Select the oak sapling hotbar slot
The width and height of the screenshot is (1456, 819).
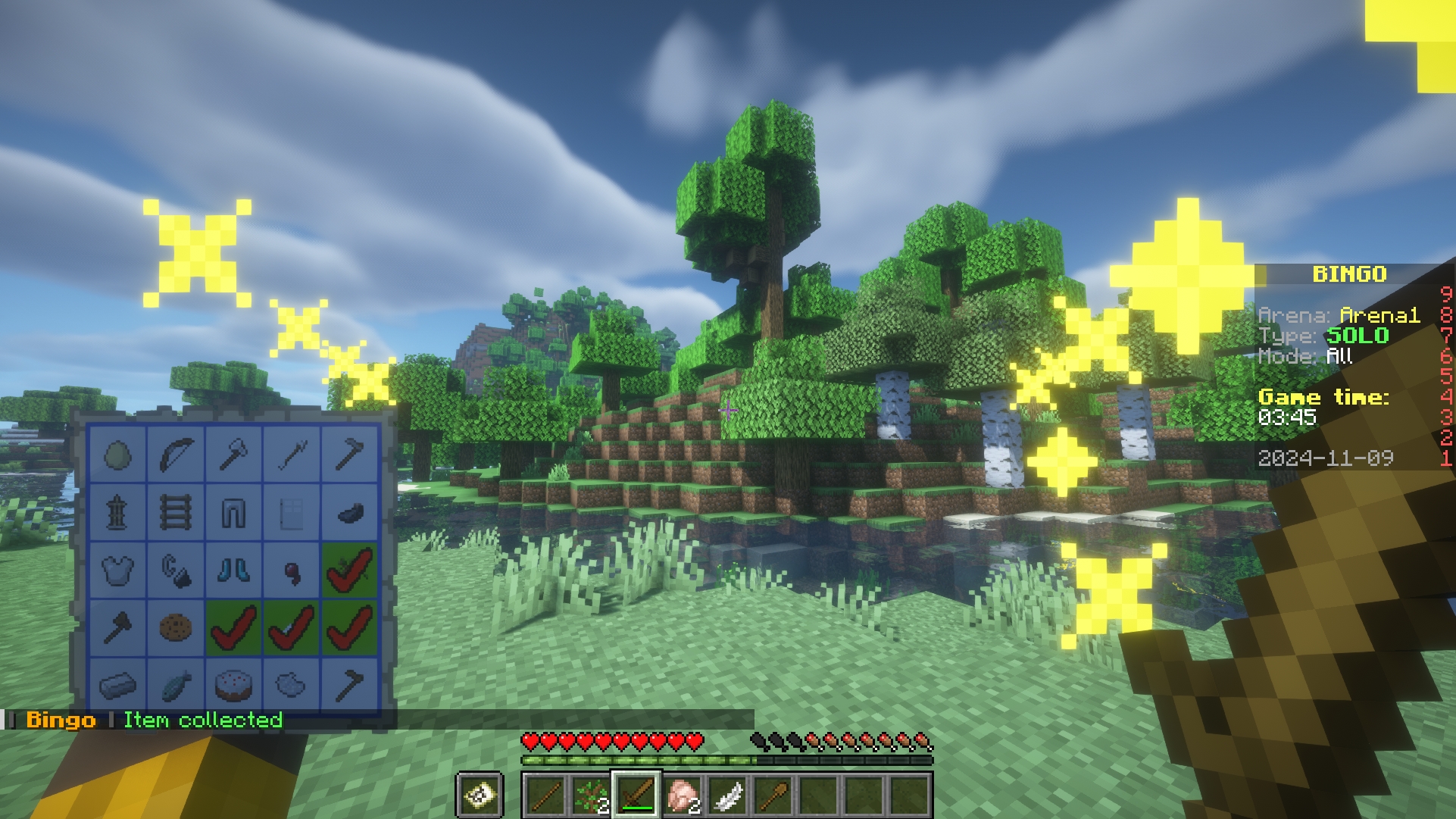coord(591,796)
